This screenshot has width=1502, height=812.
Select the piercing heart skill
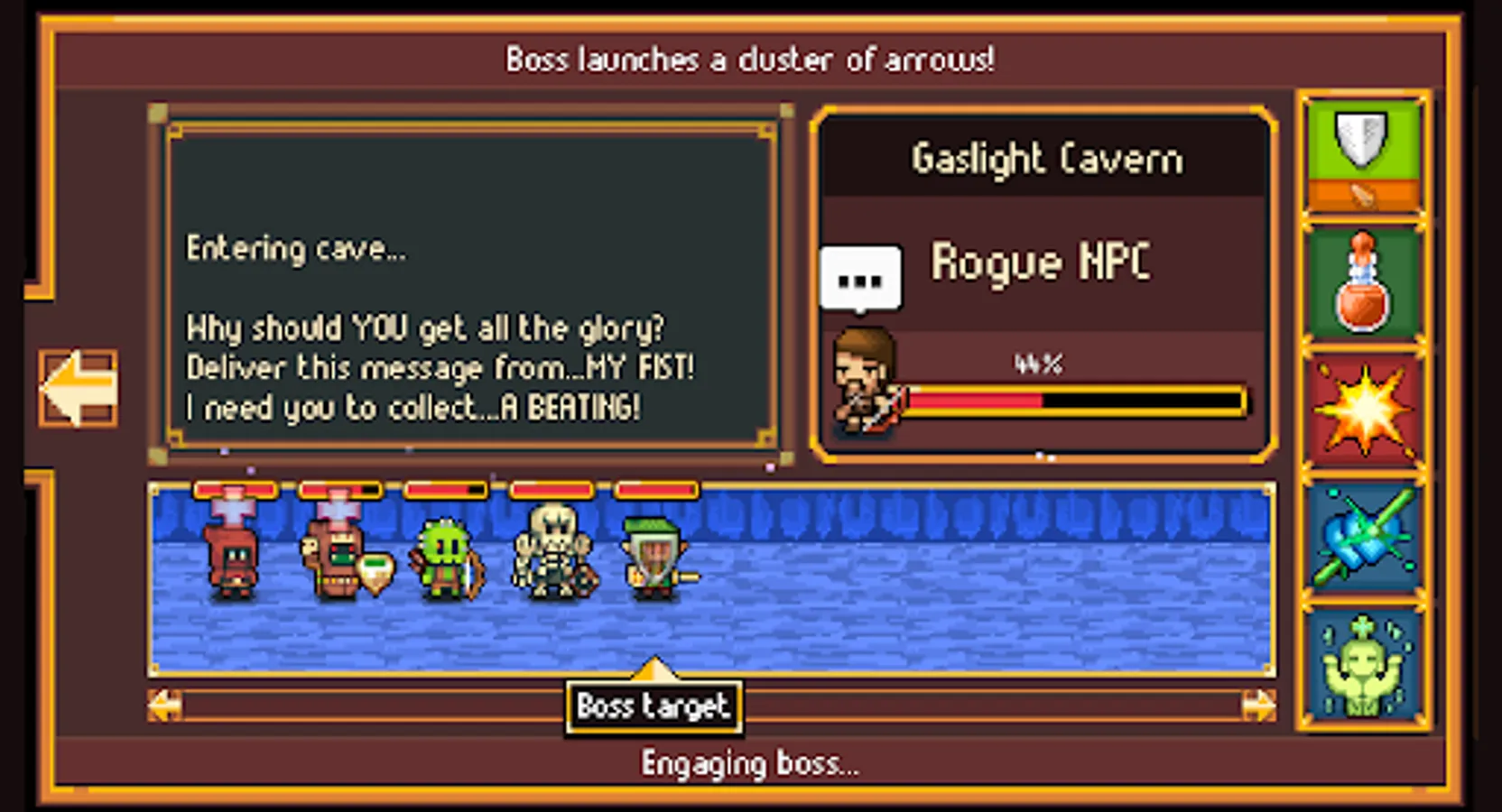1363,537
